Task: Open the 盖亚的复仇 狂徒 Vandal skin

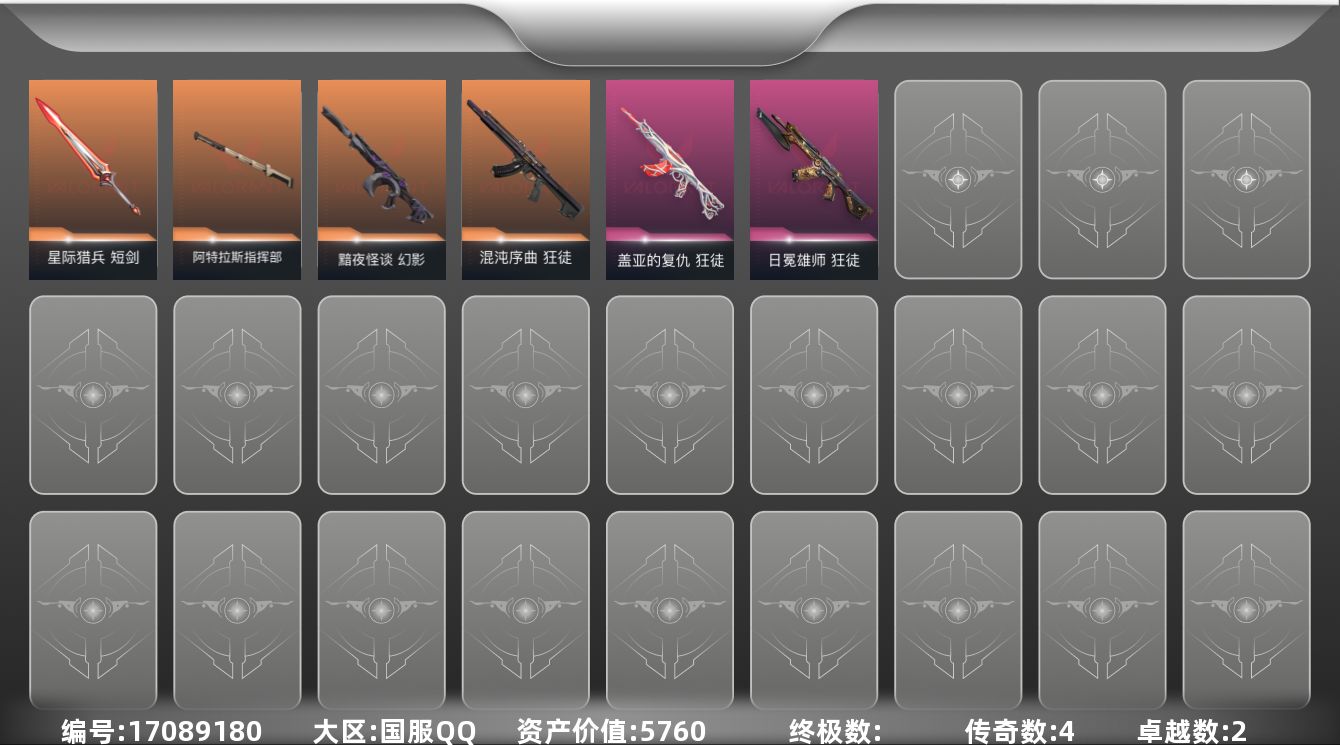Action: 669,178
